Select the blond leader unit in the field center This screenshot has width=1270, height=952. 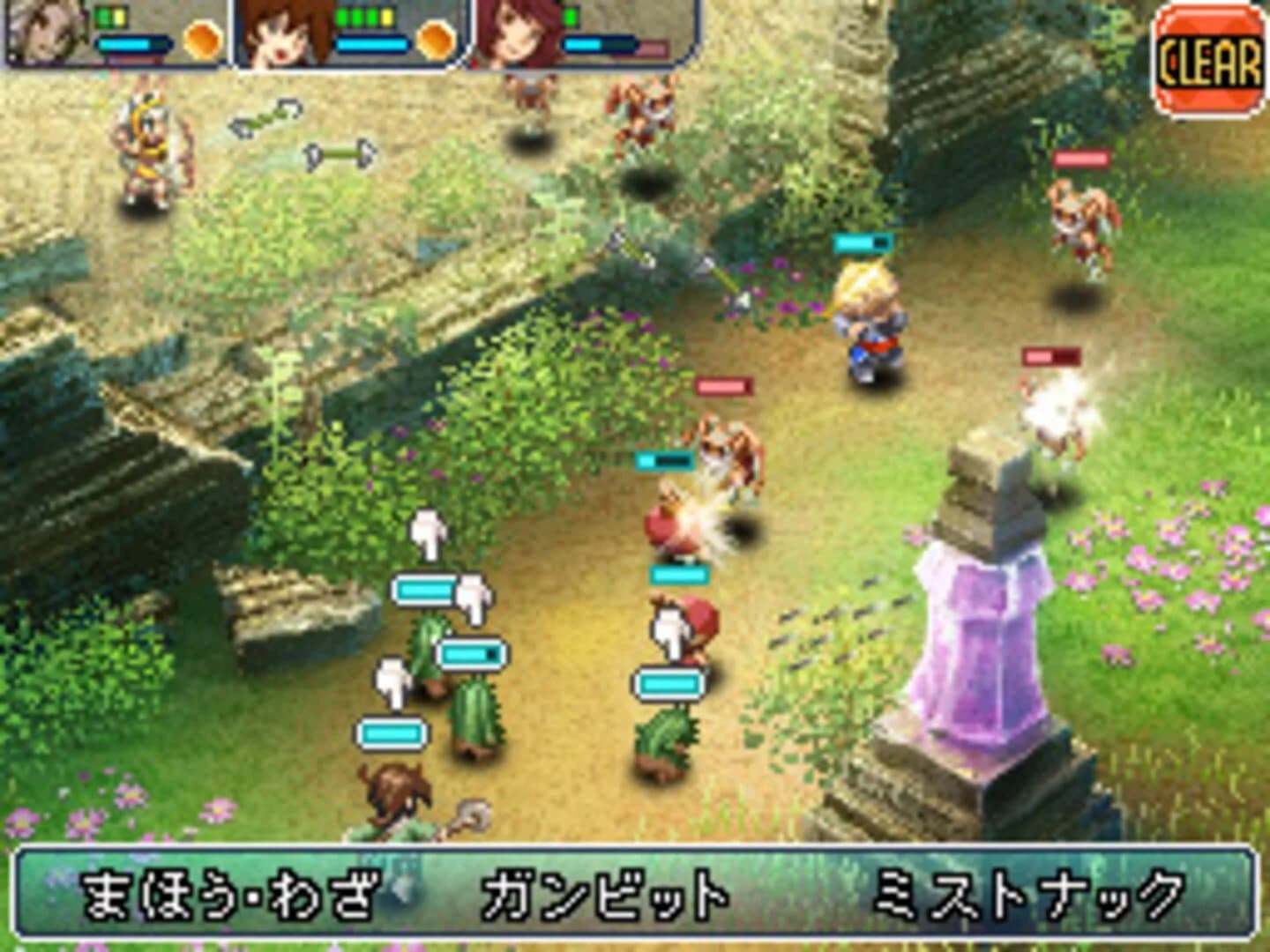(x=869, y=326)
